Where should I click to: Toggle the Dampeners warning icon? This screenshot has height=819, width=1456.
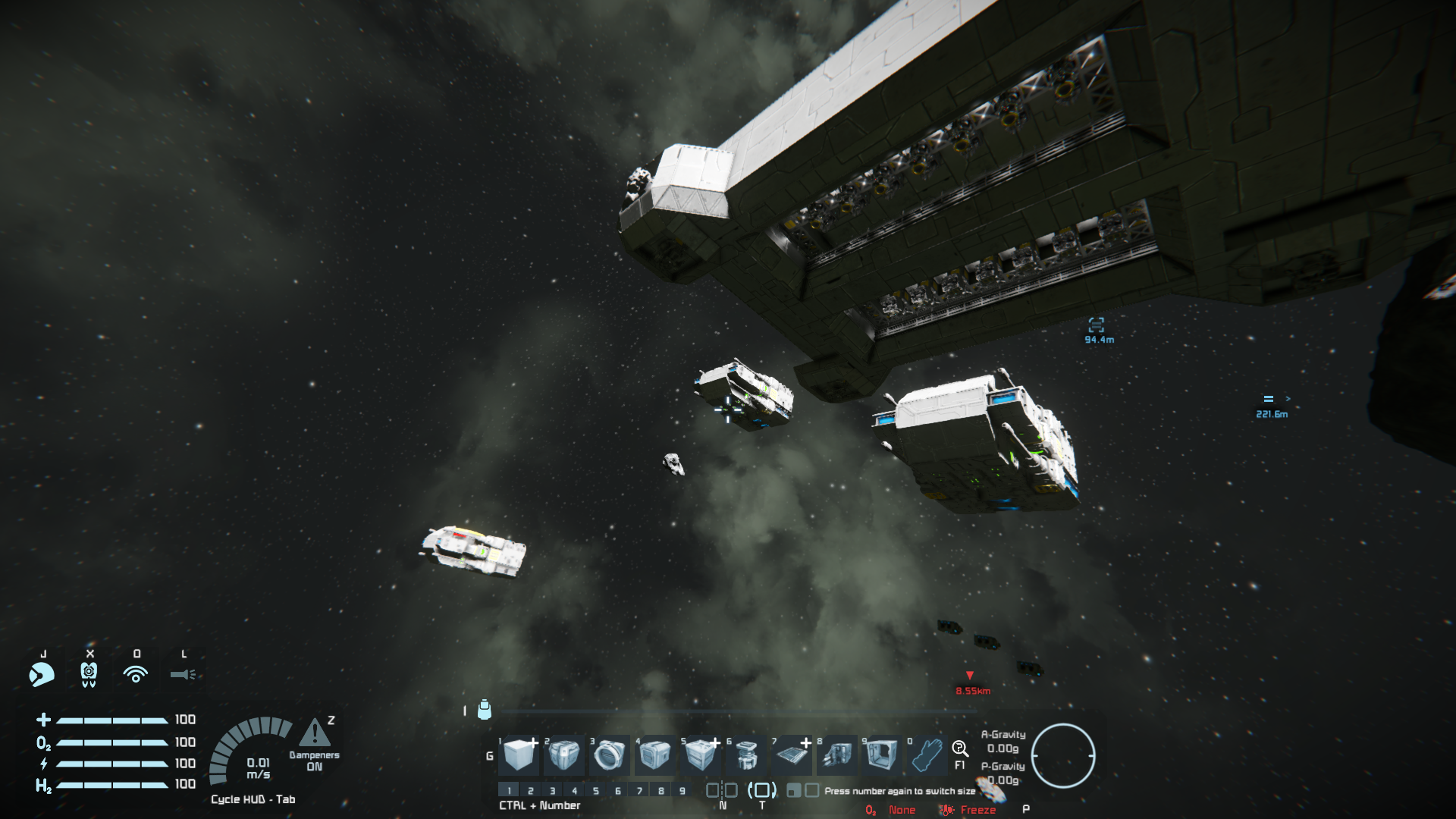pos(314,733)
